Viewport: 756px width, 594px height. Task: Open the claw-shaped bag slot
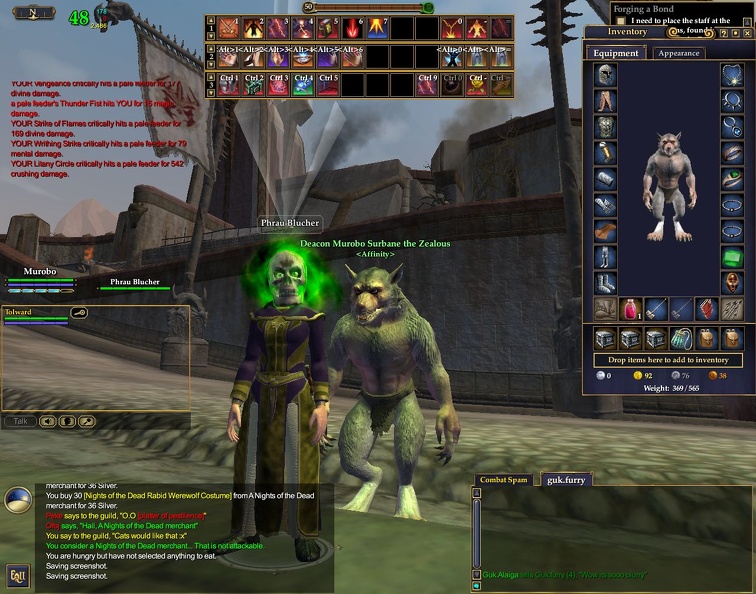click(681, 338)
